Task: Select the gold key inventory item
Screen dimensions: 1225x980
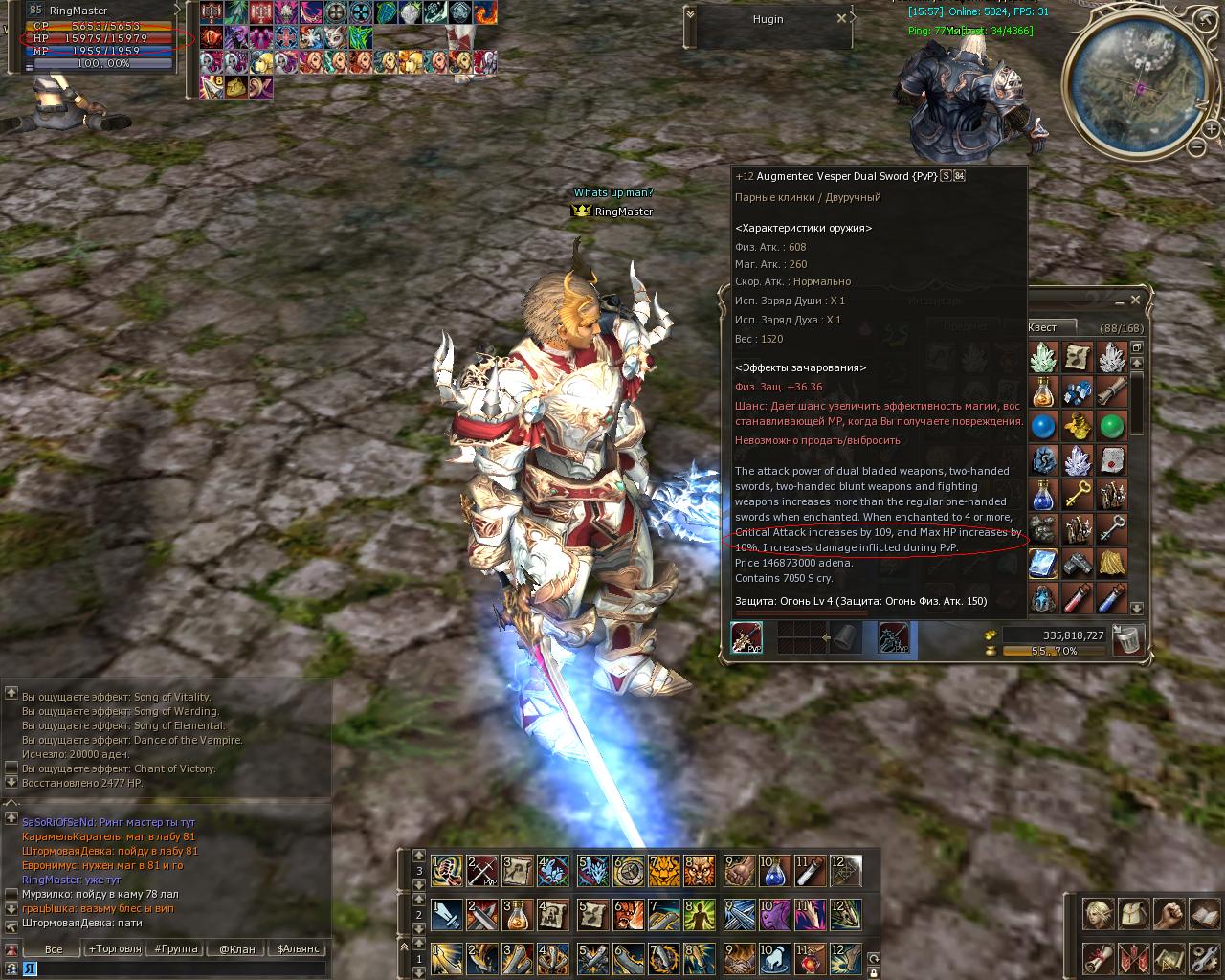Action: coord(1078,496)
